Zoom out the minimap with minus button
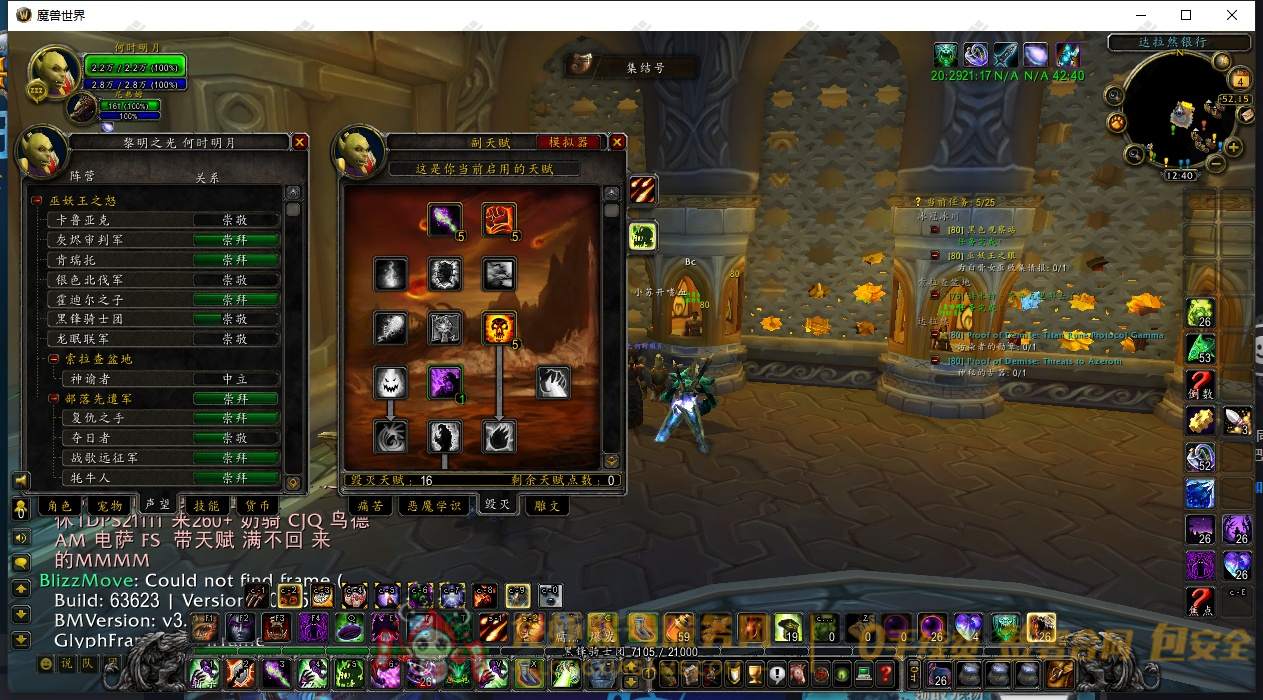Screen dimensions: 1263x700 pyautogui.click(x=1214, y=164)
